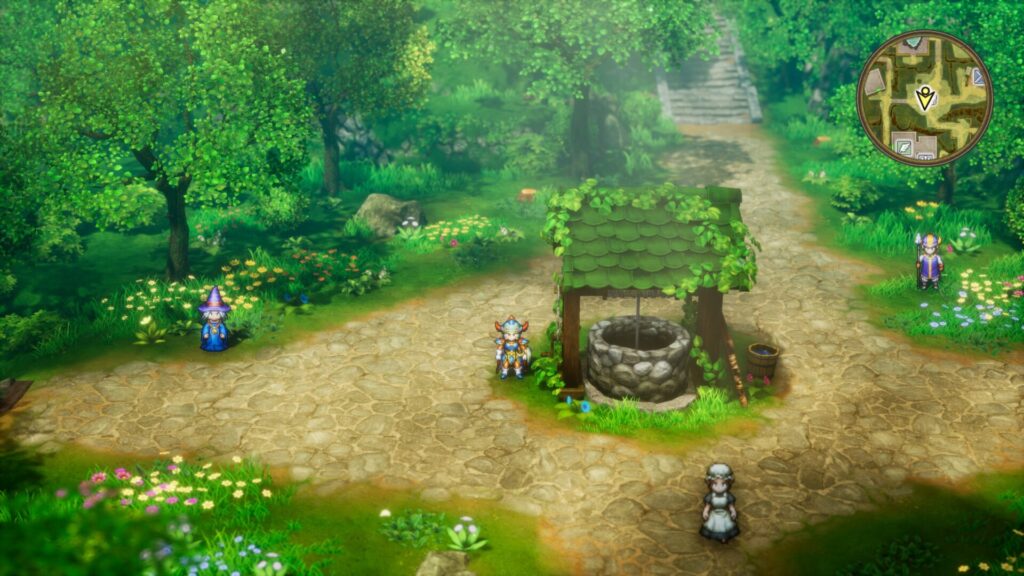1024x576 pixels.
Task: Click the yellow player marker on the minimap
Action: point(925,97)
